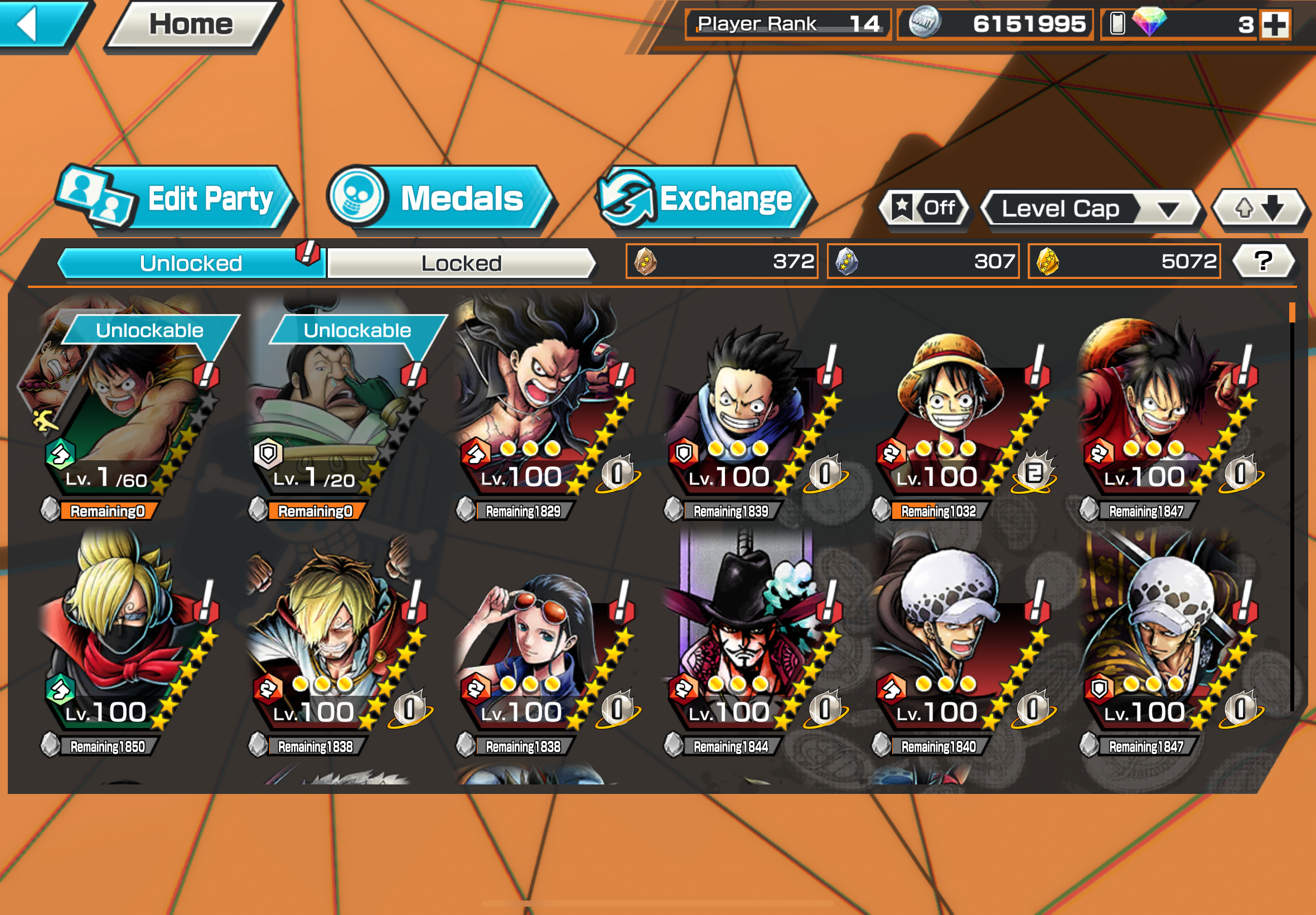Return to the Home screen
Image resolution: width=1316 pixels, height=915 pixels.
pyautogui.click(x=191, y=25)
